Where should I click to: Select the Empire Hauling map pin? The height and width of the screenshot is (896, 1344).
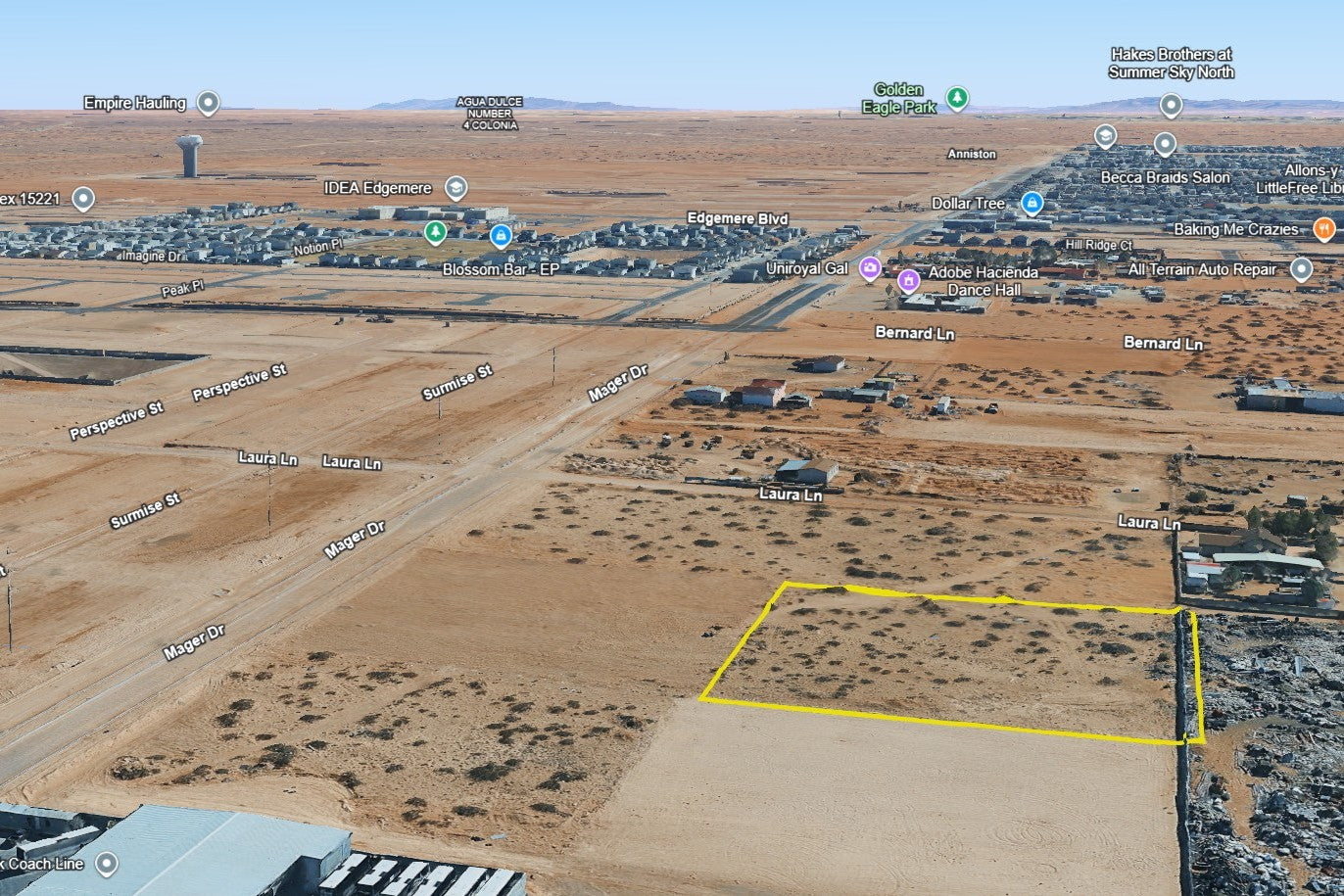(x=207, y=102)
